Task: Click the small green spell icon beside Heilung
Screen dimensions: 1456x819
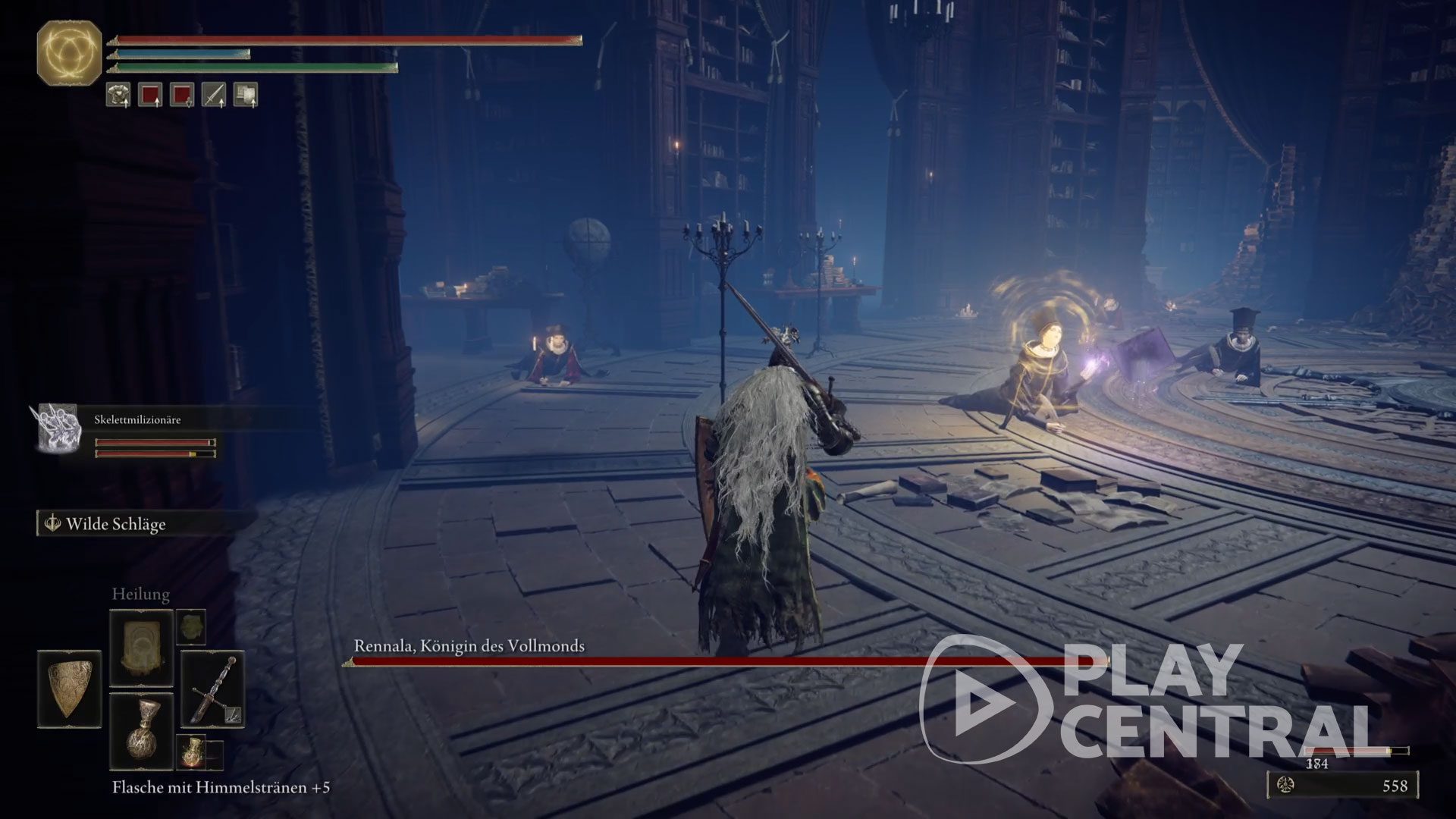Action: click(x=191, y=627)
